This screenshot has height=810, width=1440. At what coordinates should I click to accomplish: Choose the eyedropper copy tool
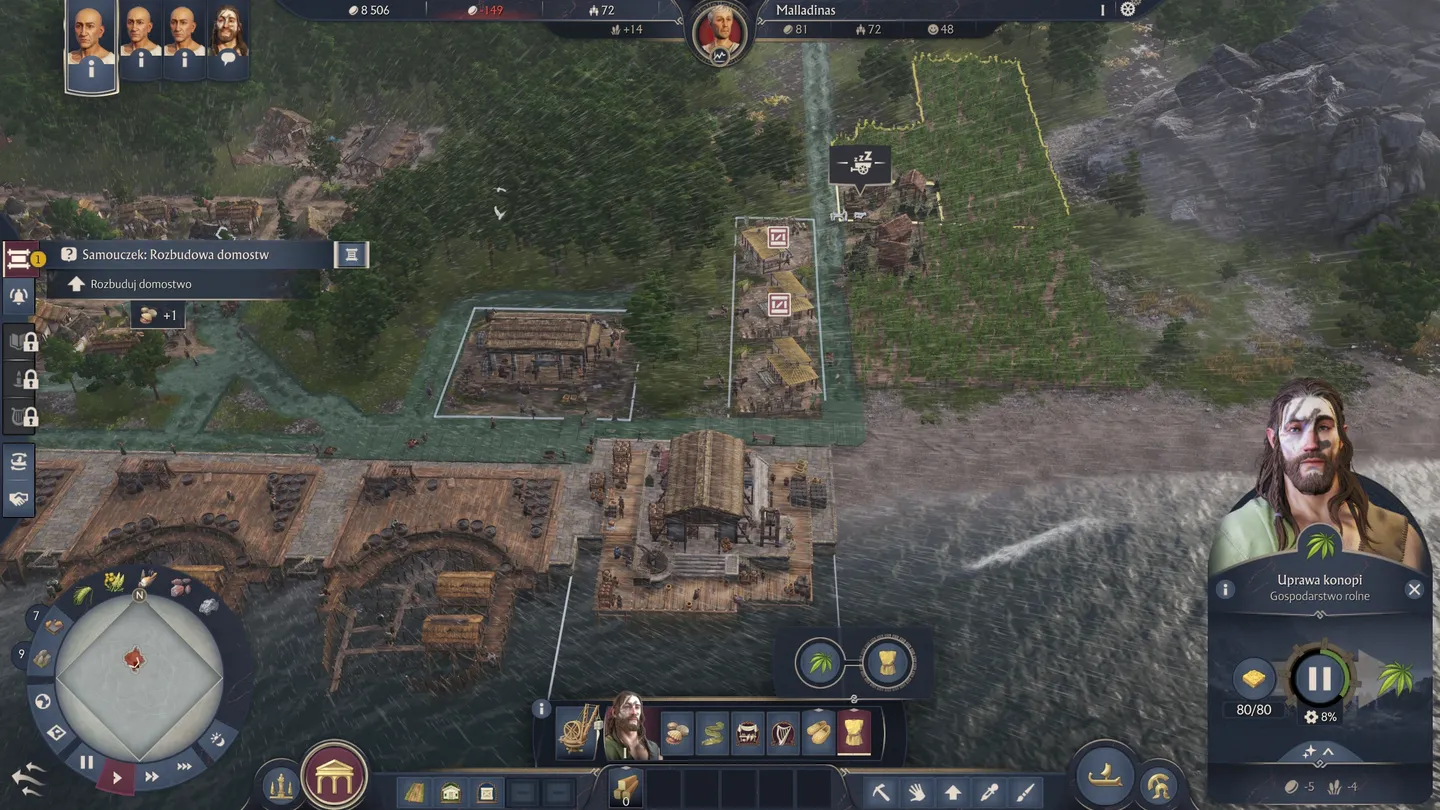989,793
